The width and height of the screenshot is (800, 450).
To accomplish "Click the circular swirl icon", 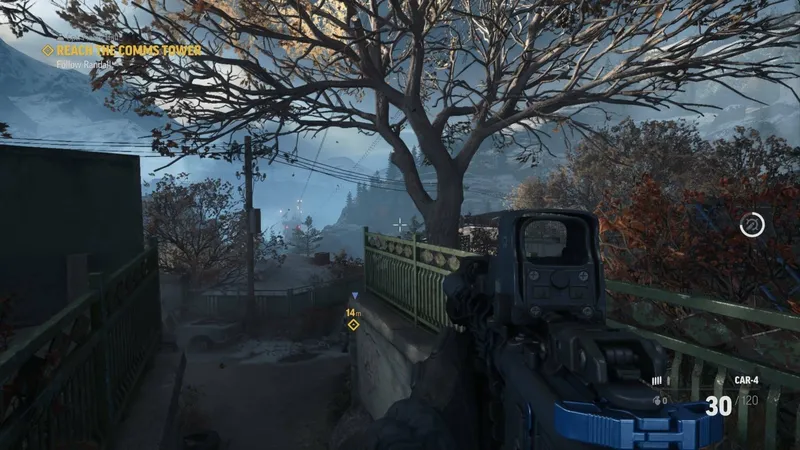I will (x=752, y=226).
